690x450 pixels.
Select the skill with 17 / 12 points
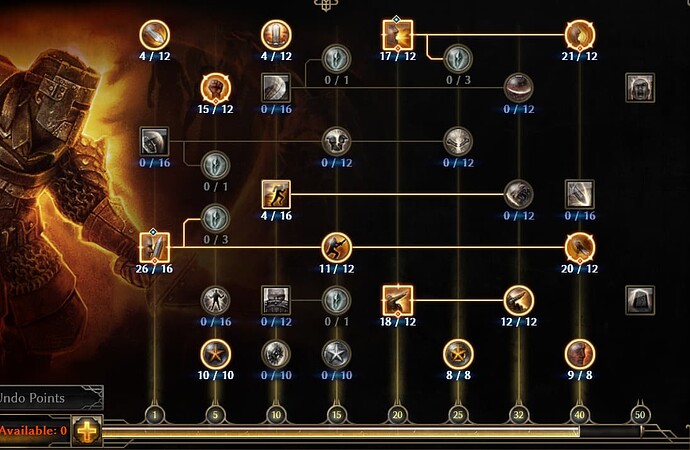tap(397, 35)
